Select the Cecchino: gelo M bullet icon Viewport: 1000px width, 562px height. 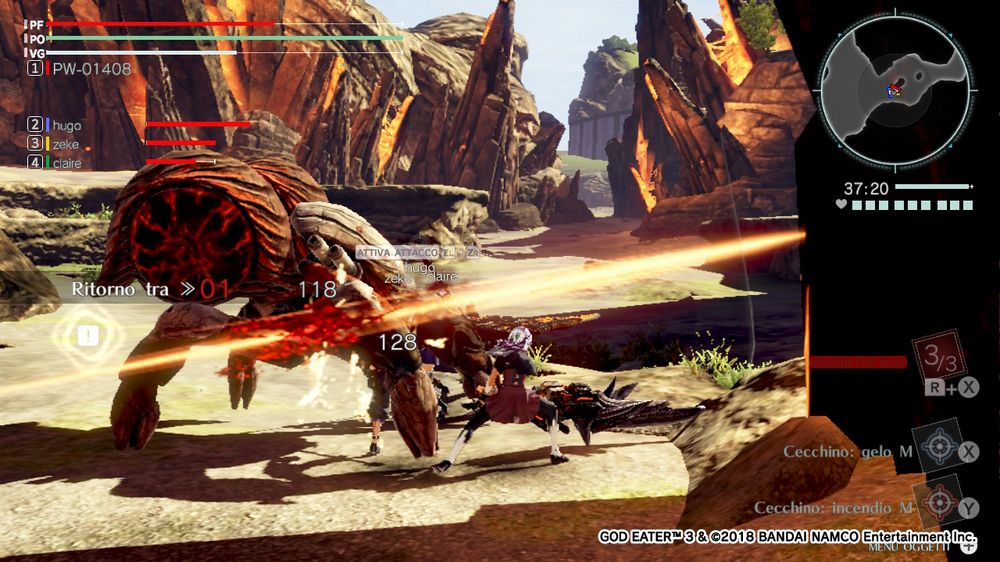pyautogui.click(x=937, y=447)
